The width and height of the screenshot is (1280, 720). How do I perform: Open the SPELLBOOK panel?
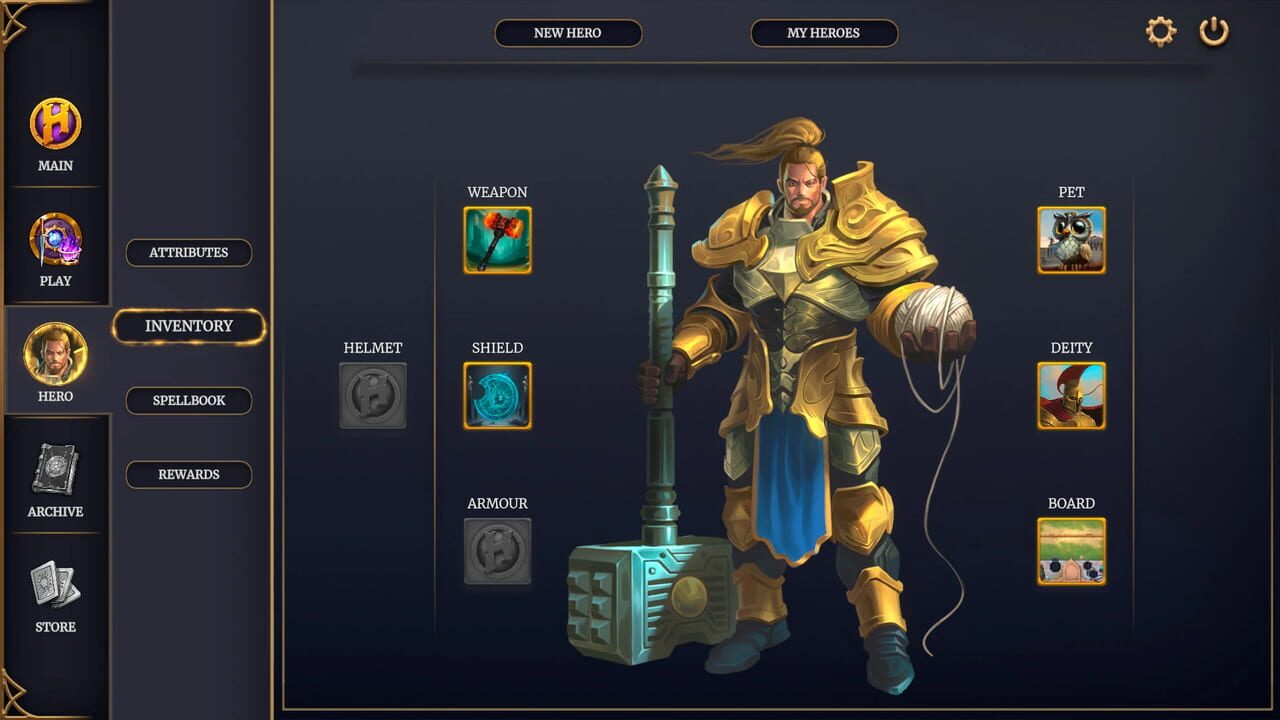tap(188, 400)
